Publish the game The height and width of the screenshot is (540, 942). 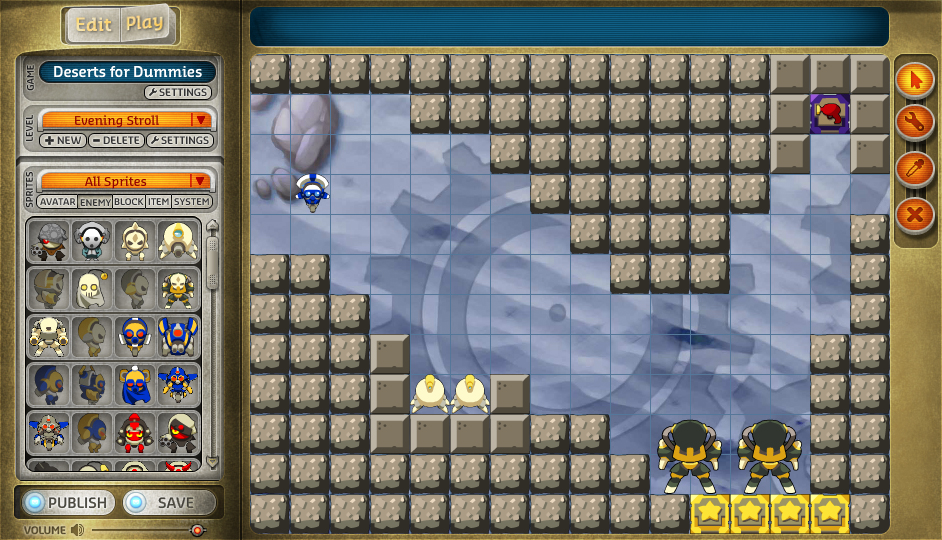click(x=66, y=503)
